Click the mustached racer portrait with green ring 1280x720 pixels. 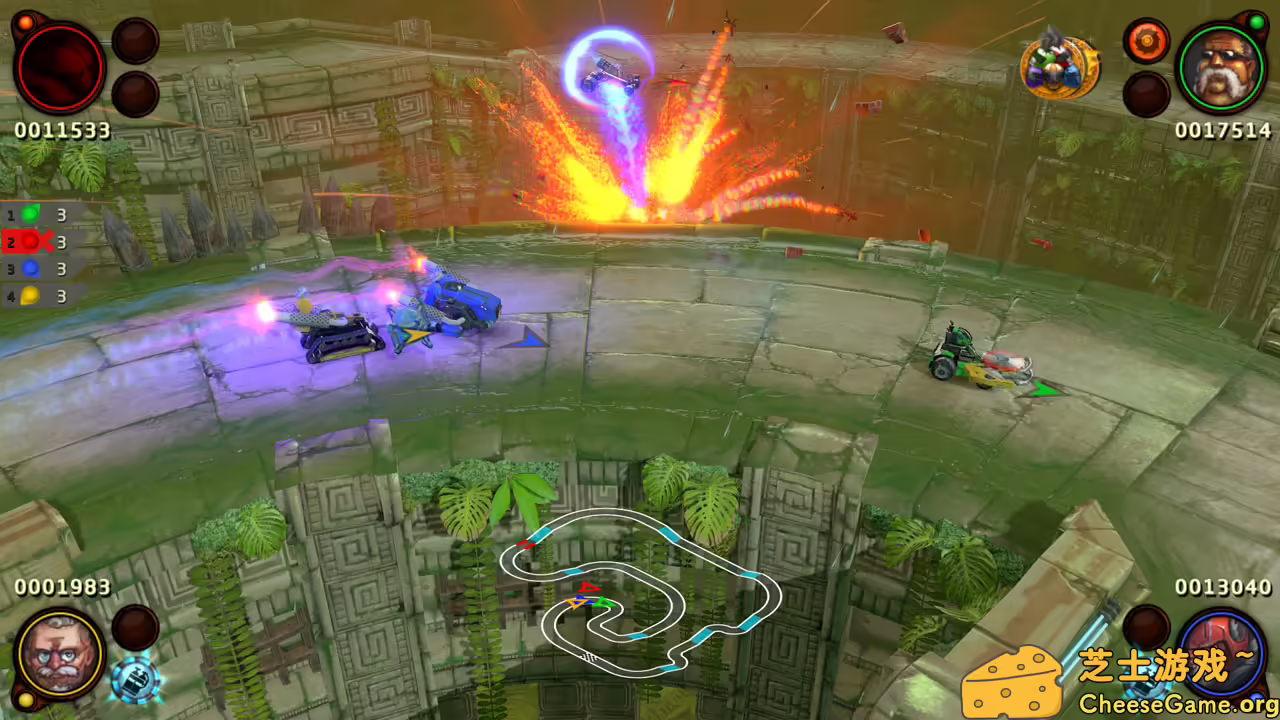(x=1220, y=68)
